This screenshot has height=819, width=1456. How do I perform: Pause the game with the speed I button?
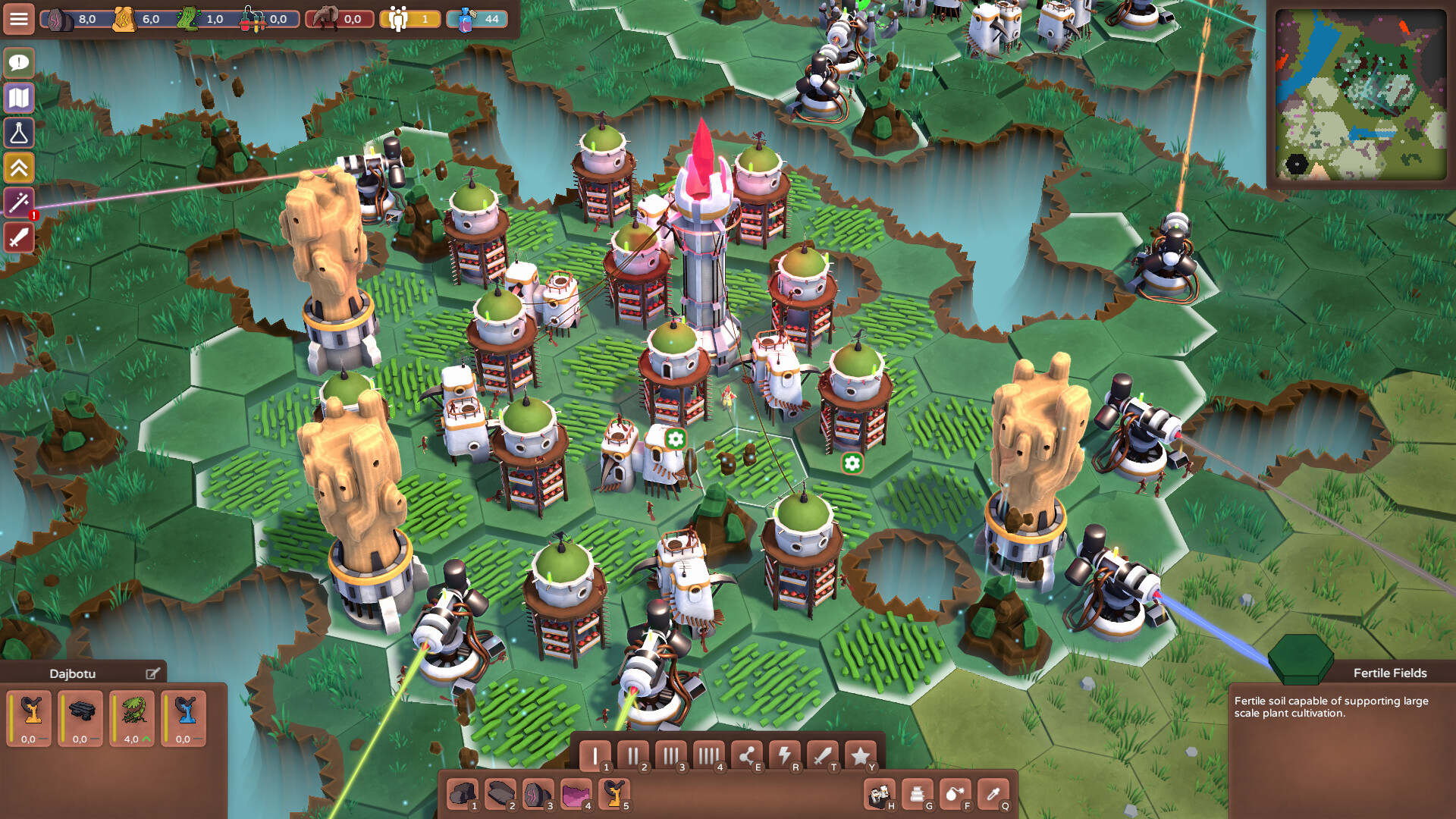click(x=596, y=755)
